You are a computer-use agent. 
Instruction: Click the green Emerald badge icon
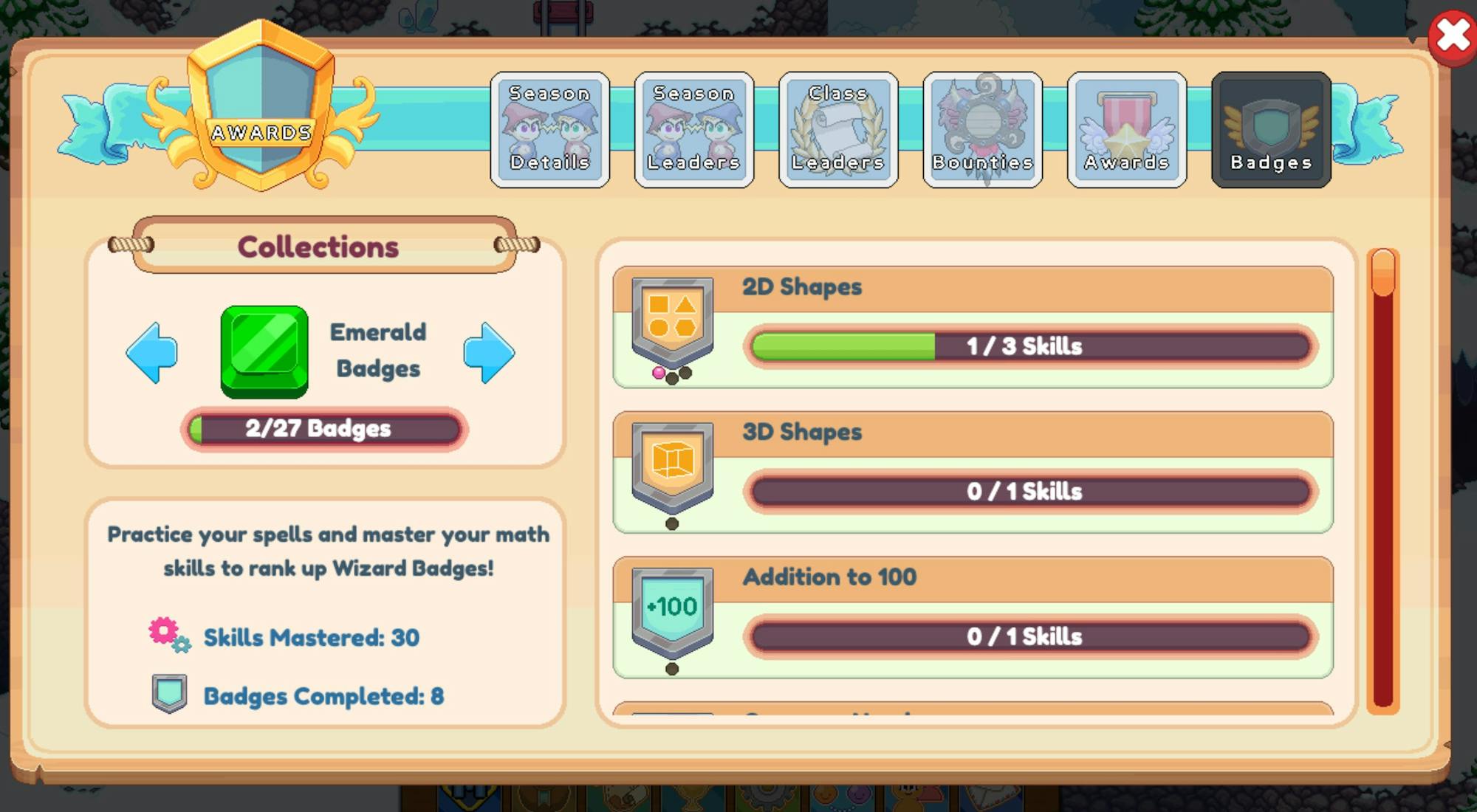coord(264,352)
